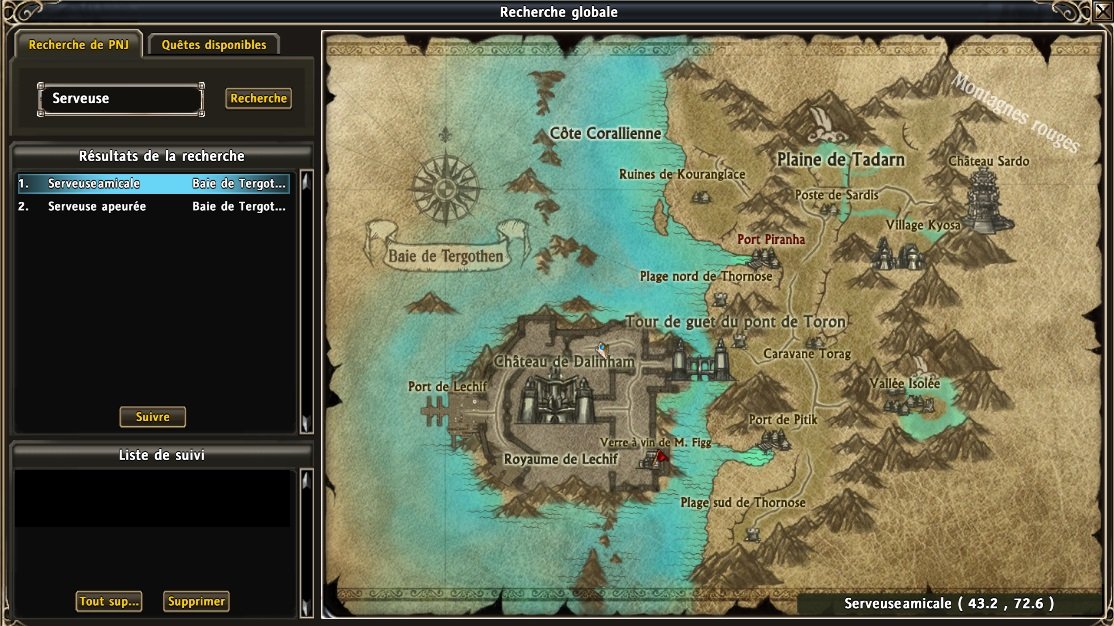The image size is (1114, 626).
Task: Switch to the Recherche de PNJ tab
Action: [78, 45]
